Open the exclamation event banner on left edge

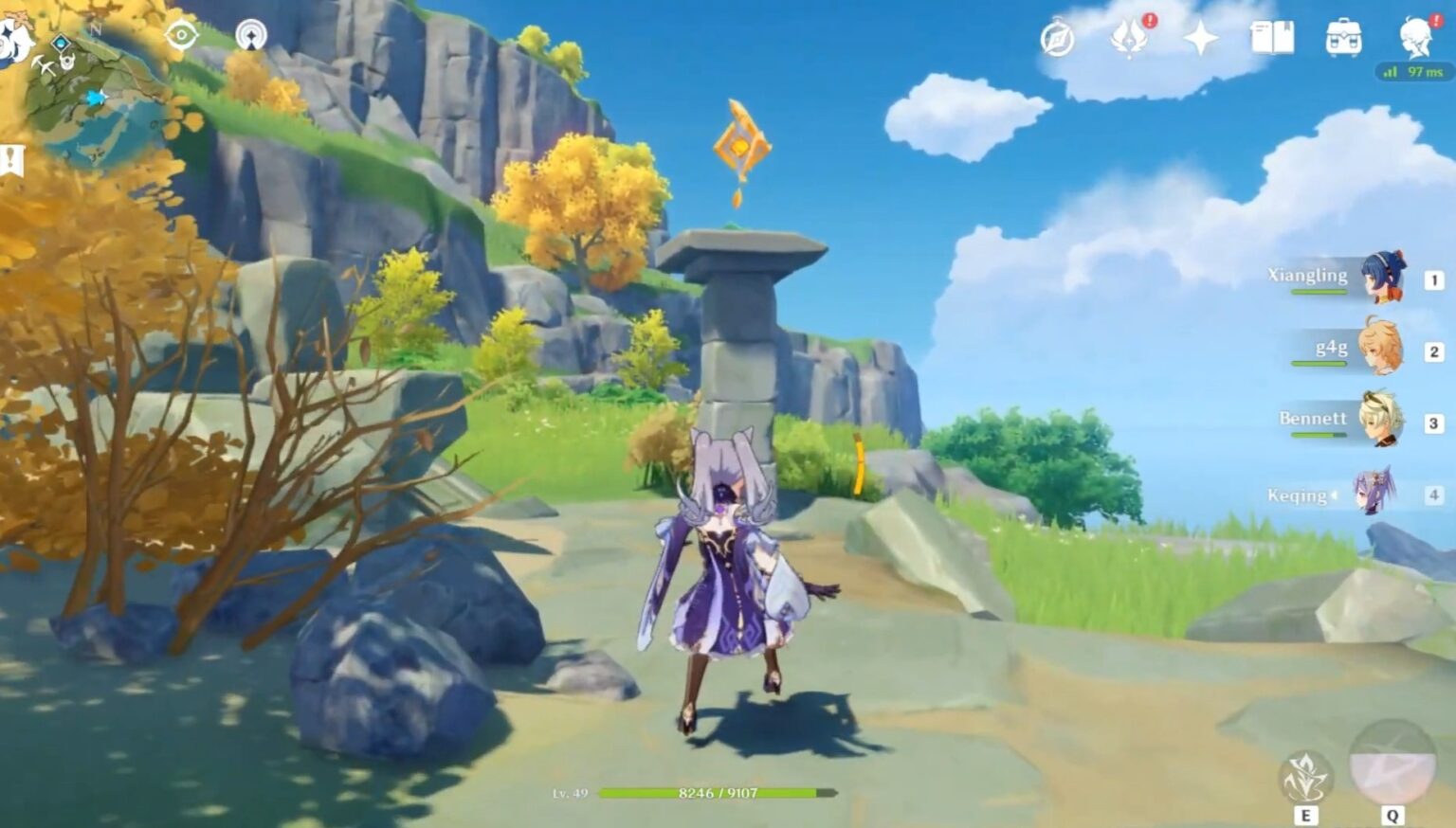tap(9, 159)
